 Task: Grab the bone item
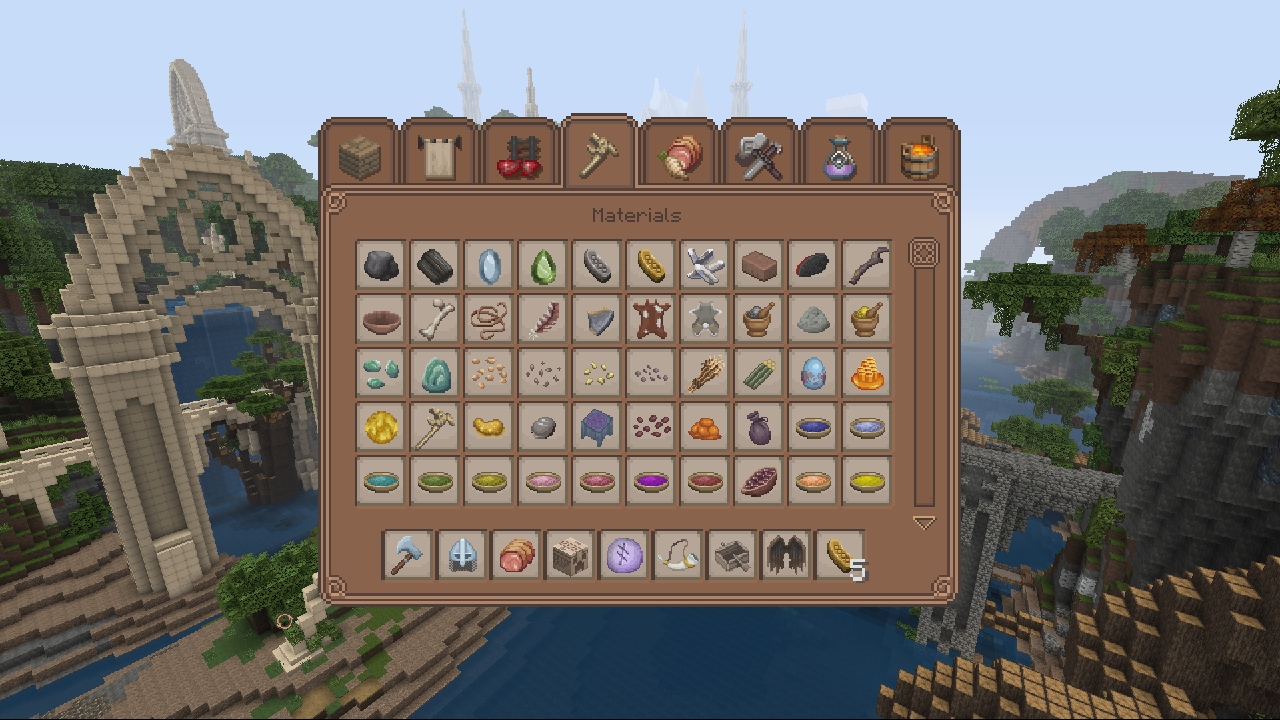pos(435,319)
